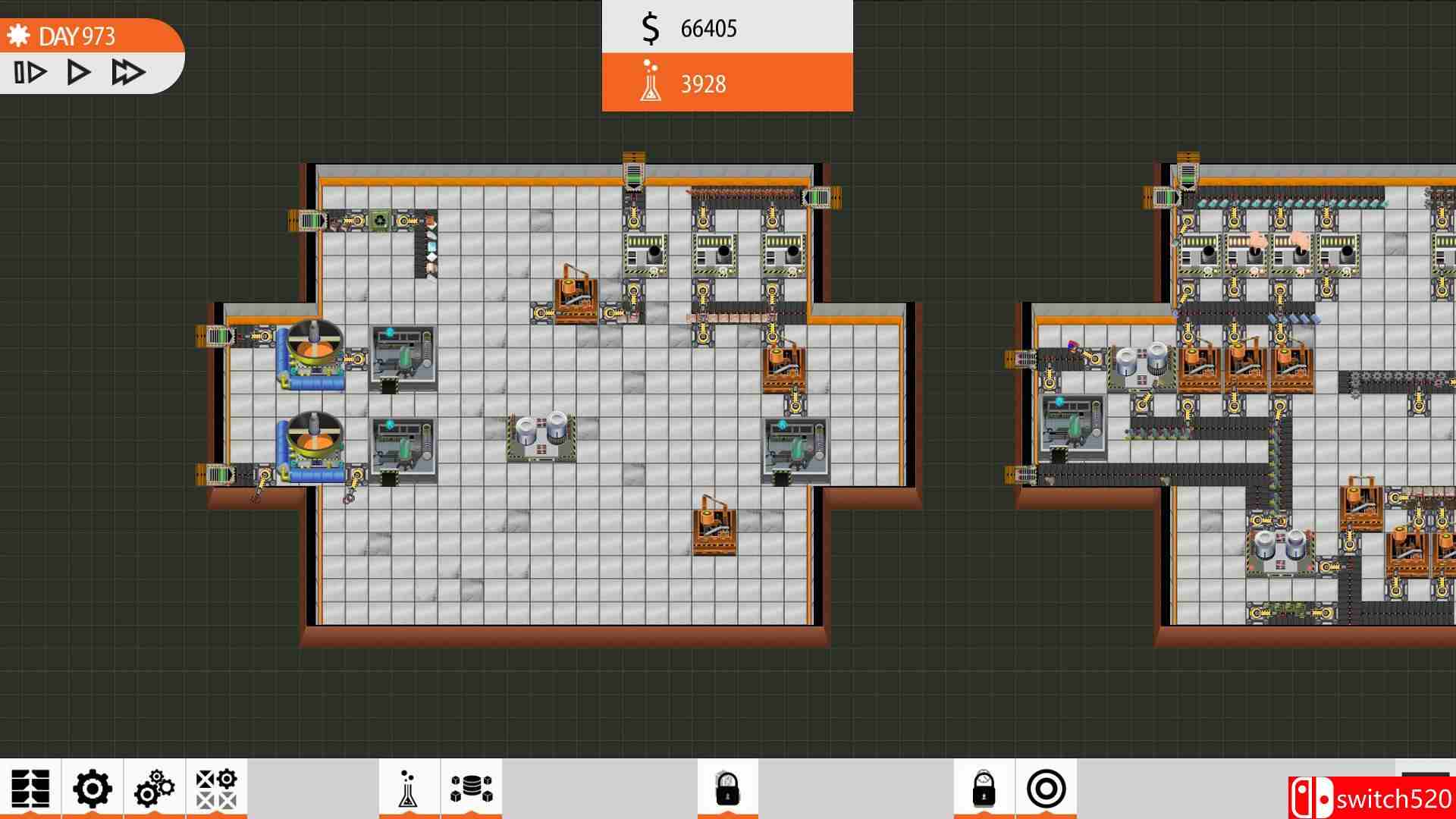Image resolution: width=1456 pixels, height=819 pixels.
Task: Select the single gear machines icon
Action: click(92, 789)
